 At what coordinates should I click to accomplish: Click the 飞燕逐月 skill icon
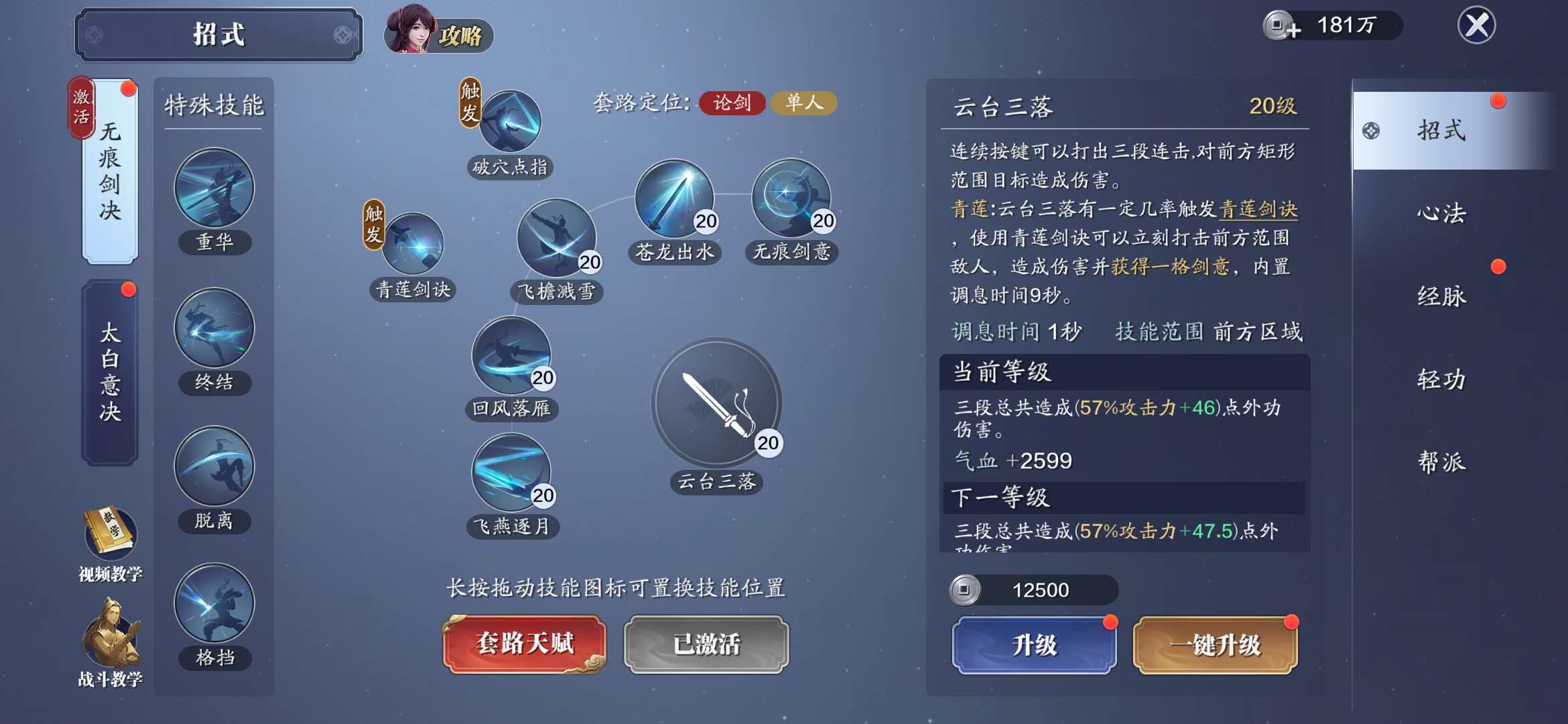pyautogui.click(x=511, y=476)
